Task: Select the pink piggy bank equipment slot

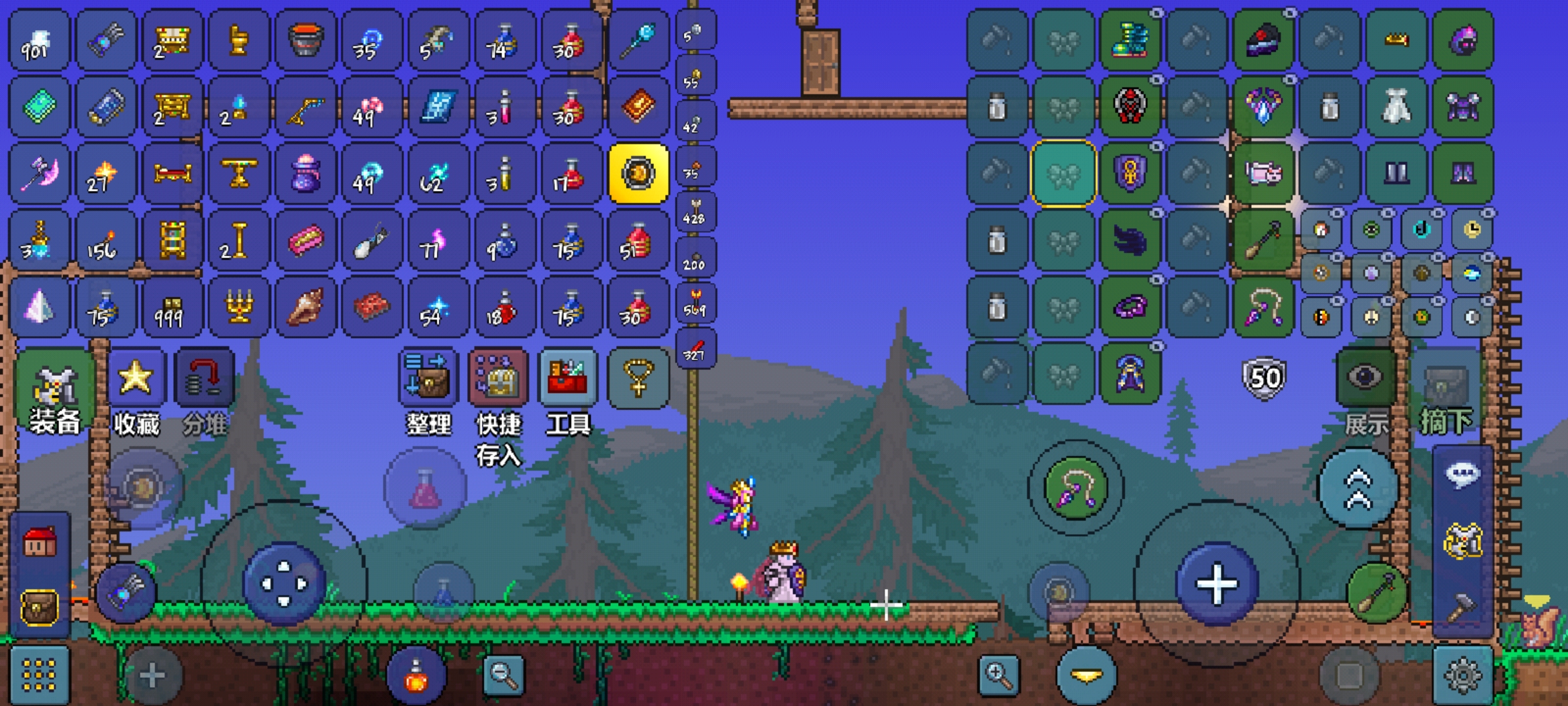Action: pos(1264,174)
